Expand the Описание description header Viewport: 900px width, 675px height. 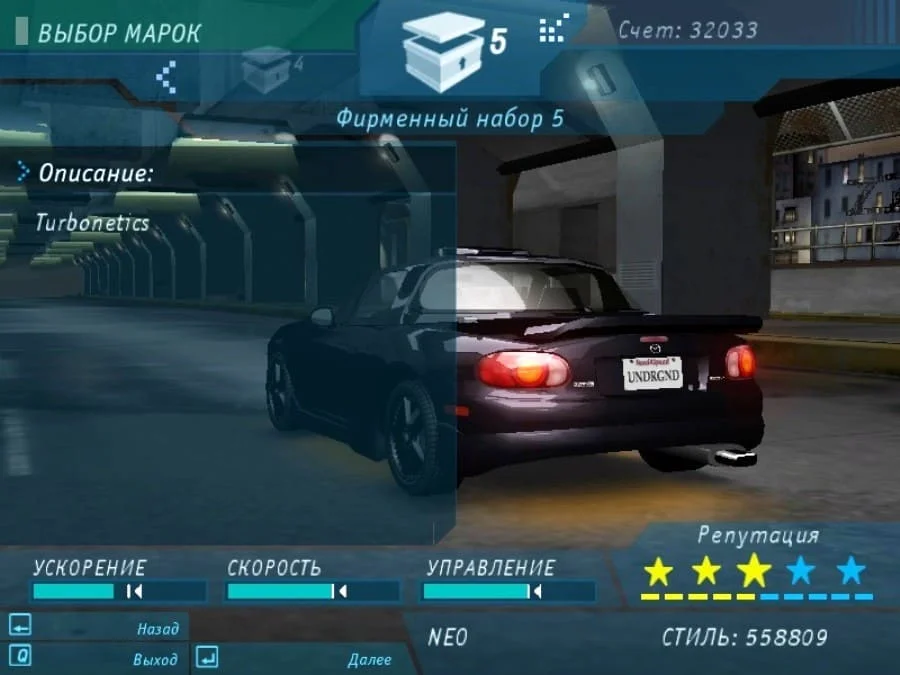click(x=95, y=173)
